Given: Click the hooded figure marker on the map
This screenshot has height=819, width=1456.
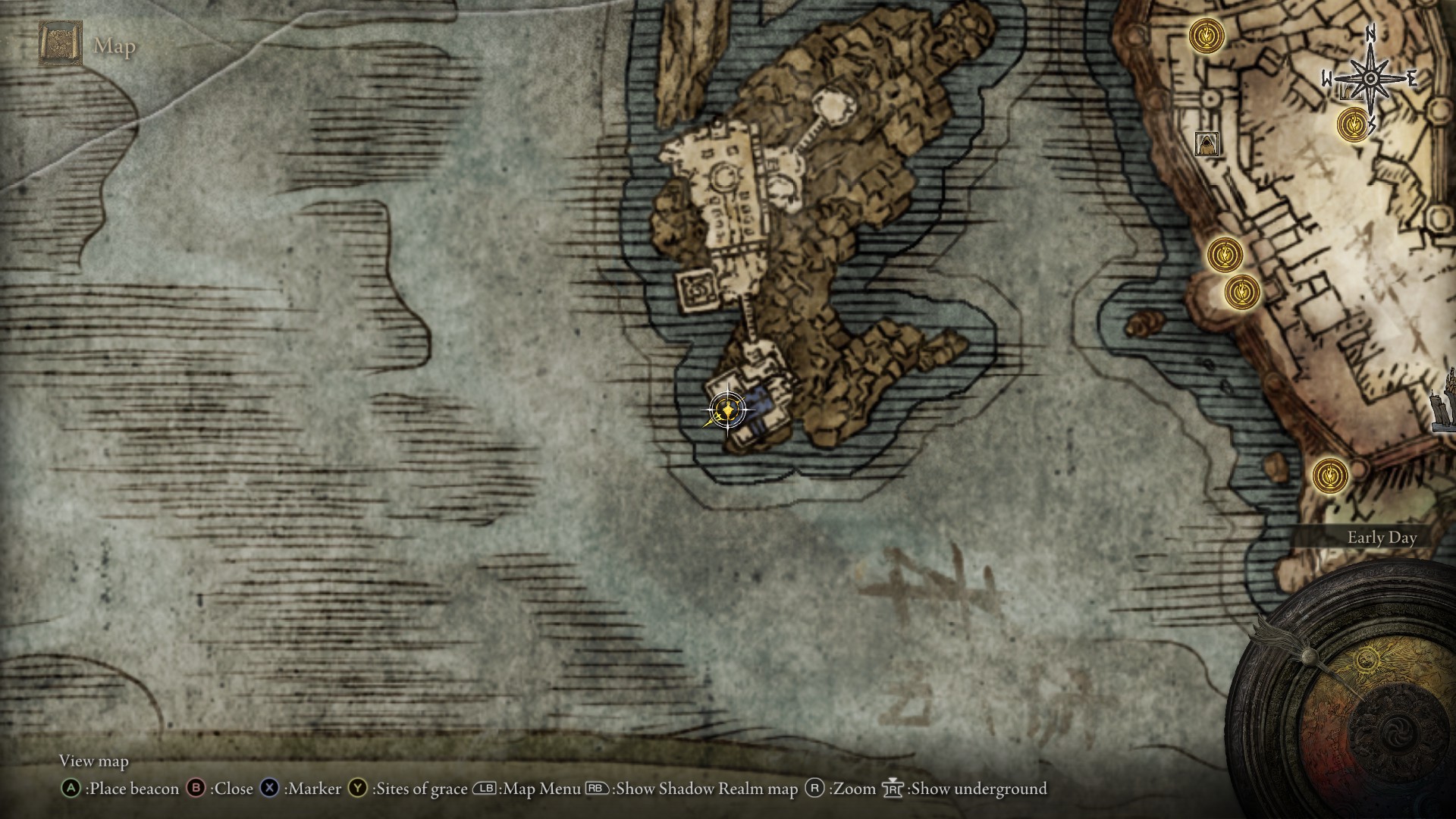Looking at the screenshot, I should click(x=1206, y=143).
